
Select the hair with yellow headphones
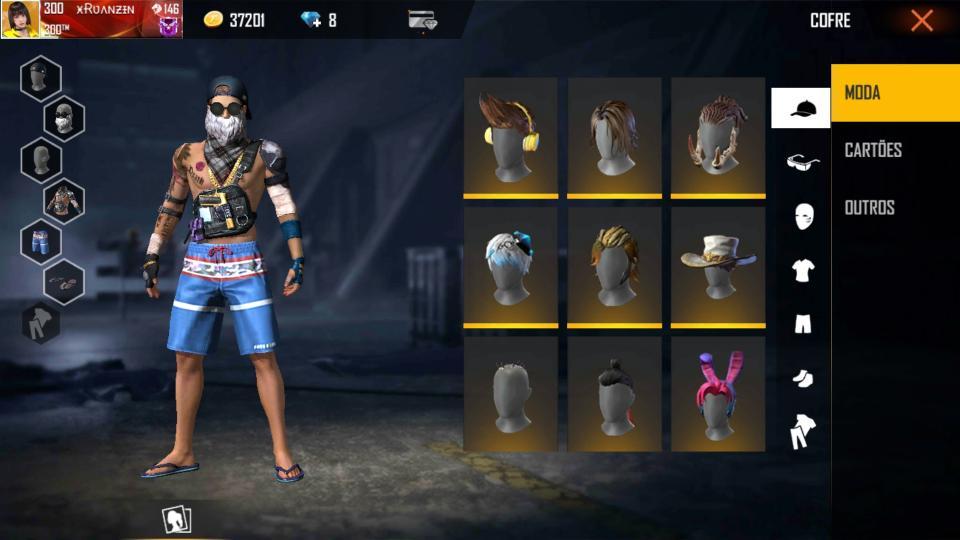tap(510, 137)
